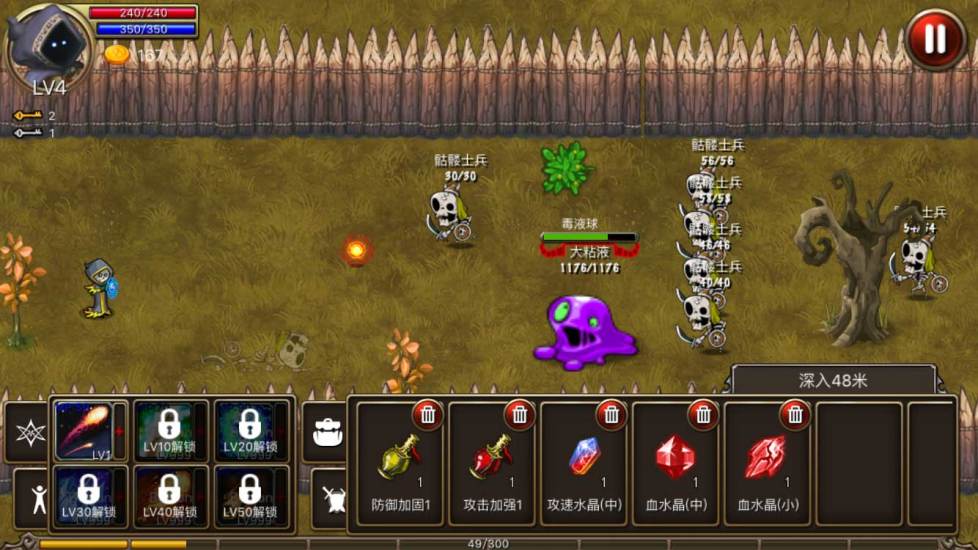
Task: Use the 攻击加强1 potion
Action: (491, 460)
